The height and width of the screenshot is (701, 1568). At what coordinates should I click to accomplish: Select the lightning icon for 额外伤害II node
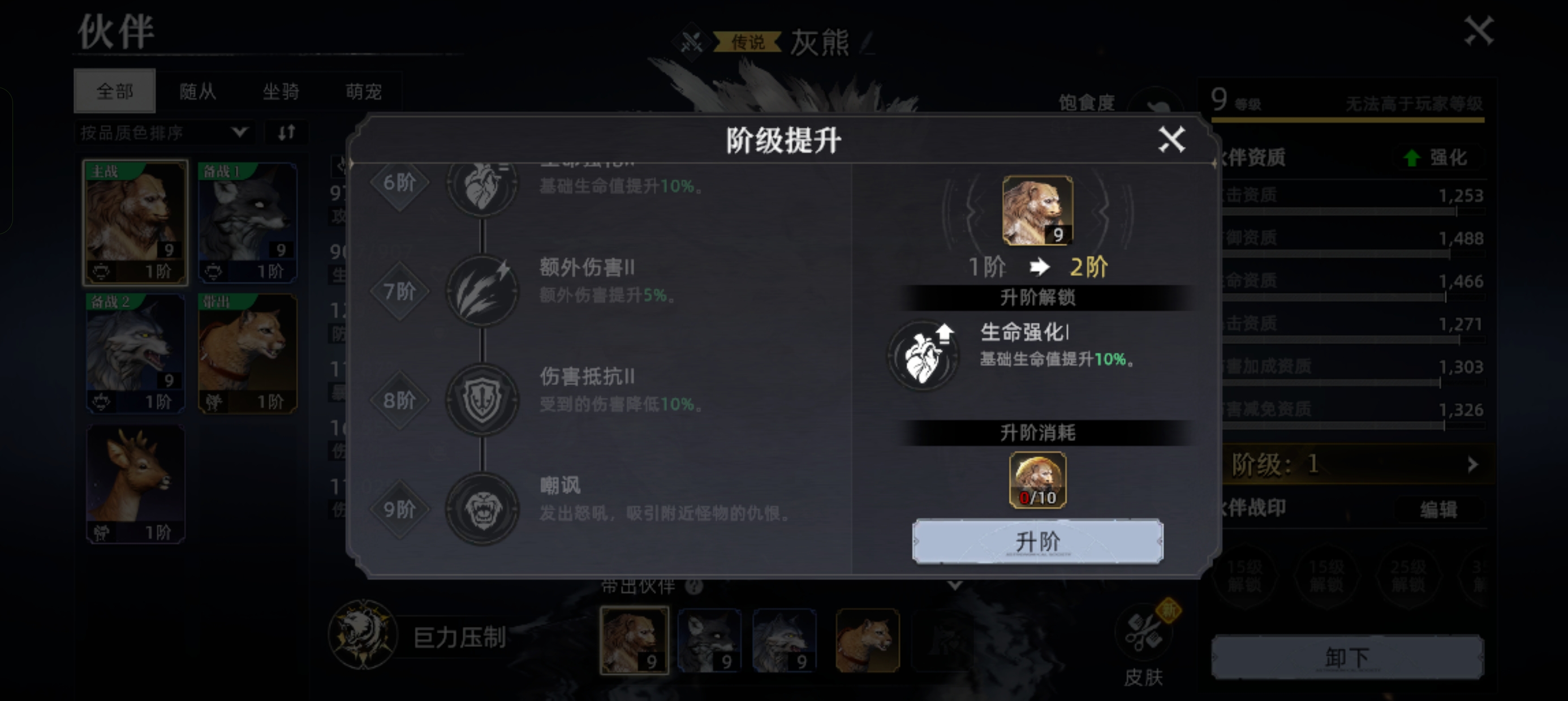tap(483, 291)
